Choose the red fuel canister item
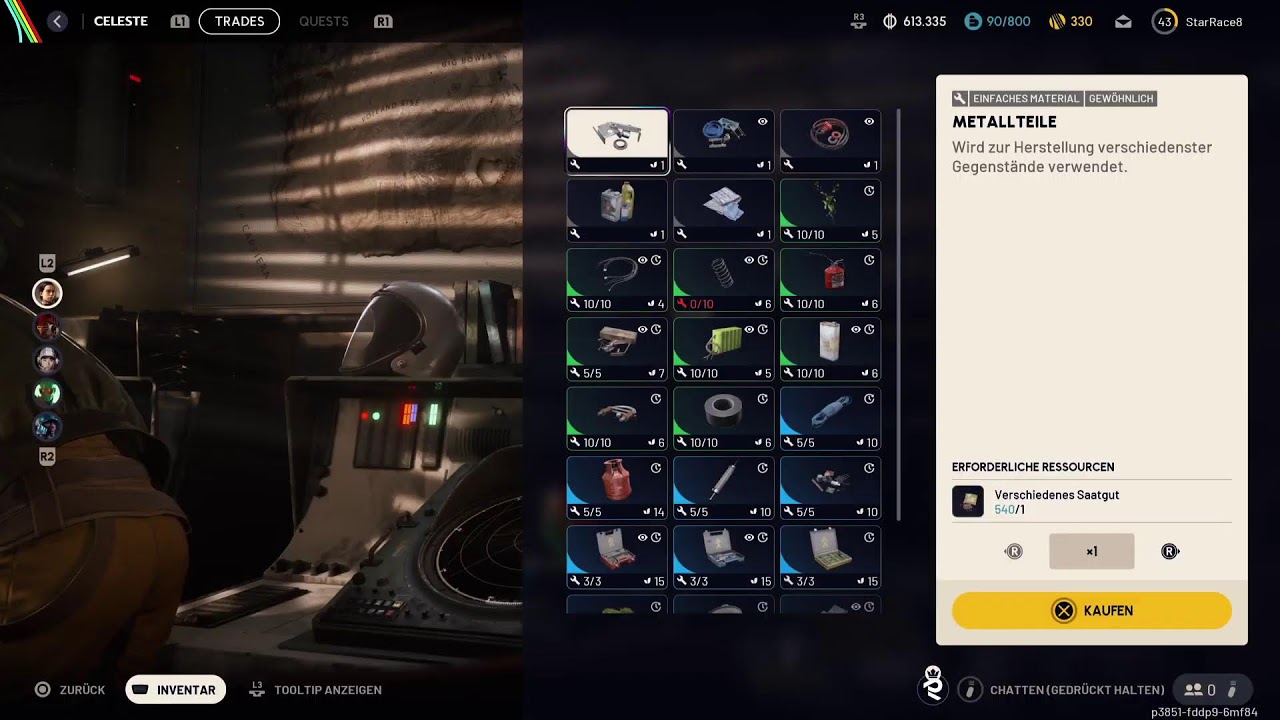 (830, 280)
